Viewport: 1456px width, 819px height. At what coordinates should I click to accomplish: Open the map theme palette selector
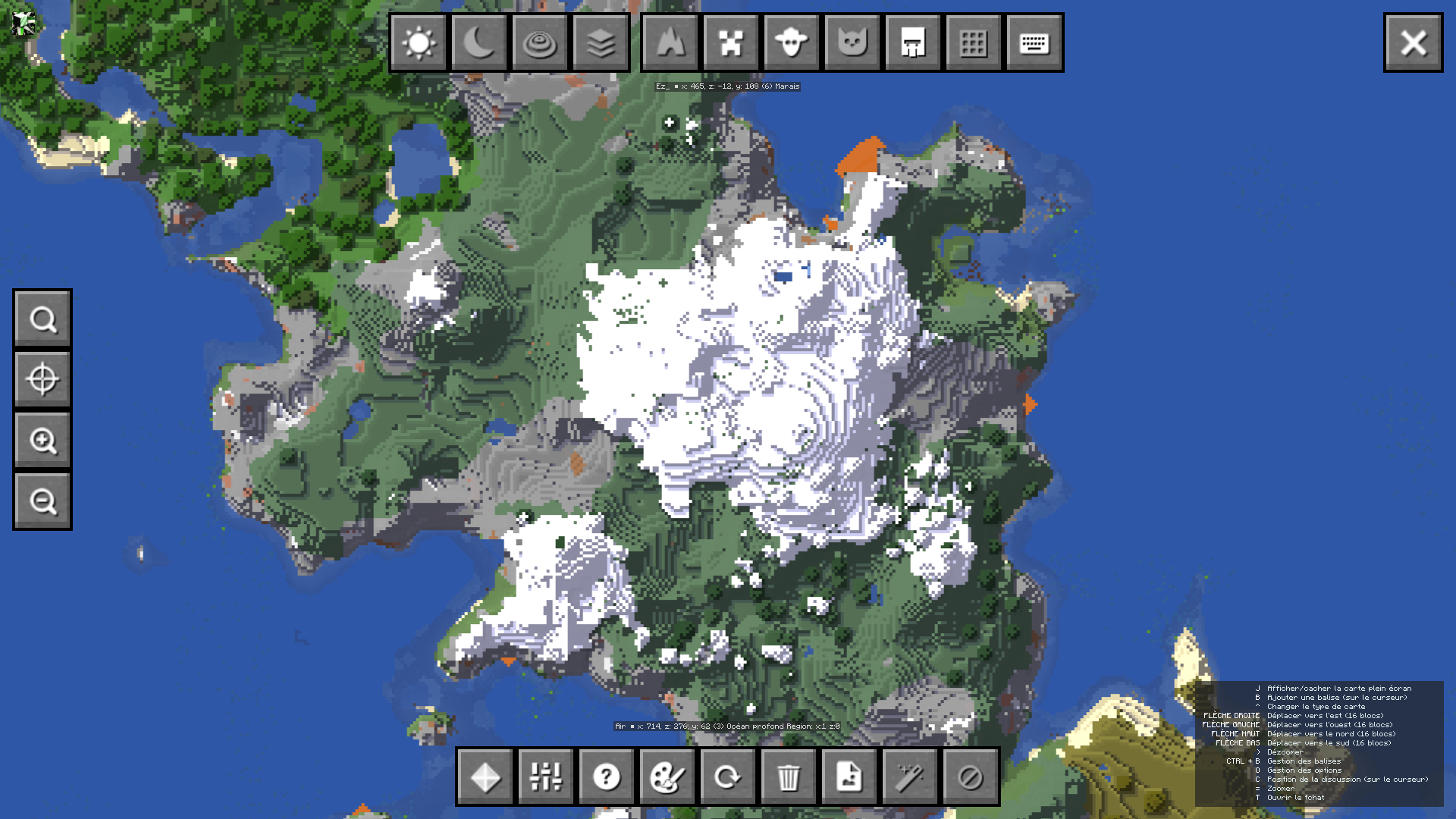coord(667,777)
